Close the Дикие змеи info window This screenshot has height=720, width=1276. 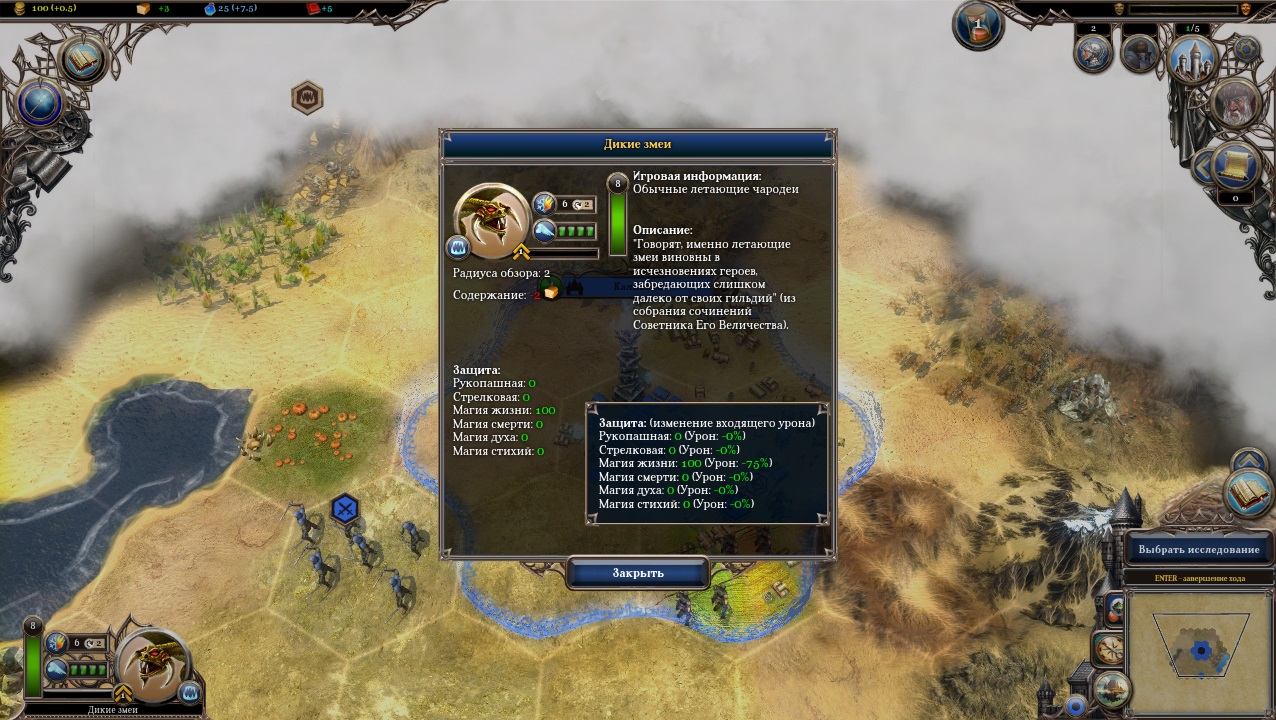638,573
